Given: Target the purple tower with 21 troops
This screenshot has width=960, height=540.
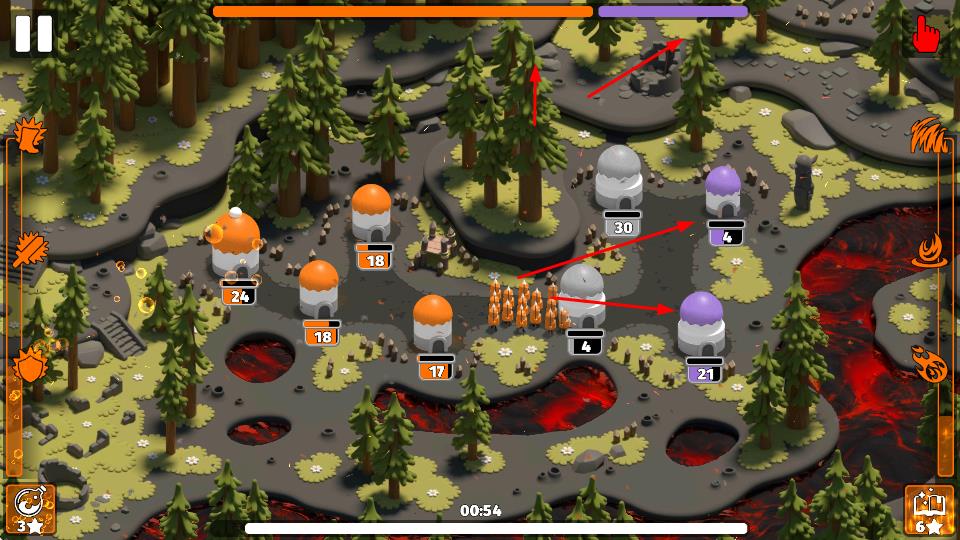Looking at the screenshot, I should (x=701, y=323).
